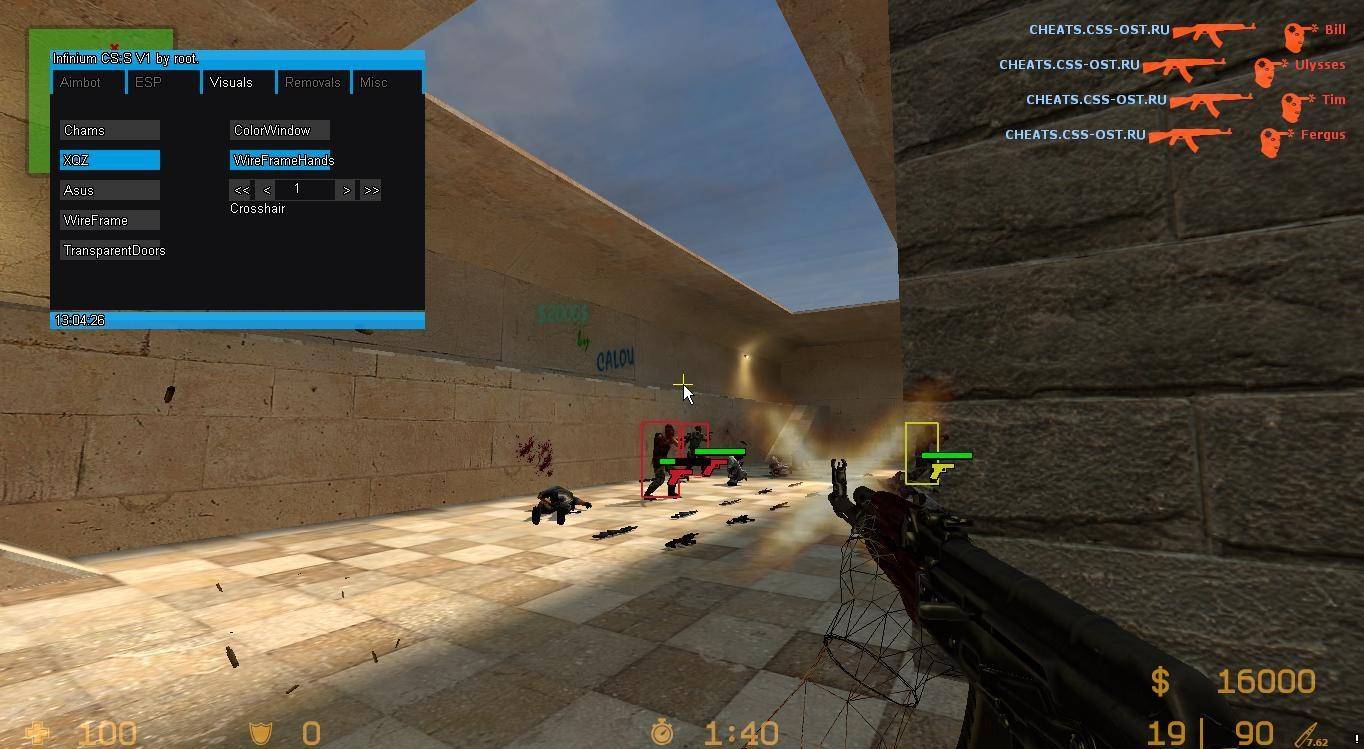1364x749 pixels.
Task: Disable the highlighted XQZ option
Action: [109, 159]
